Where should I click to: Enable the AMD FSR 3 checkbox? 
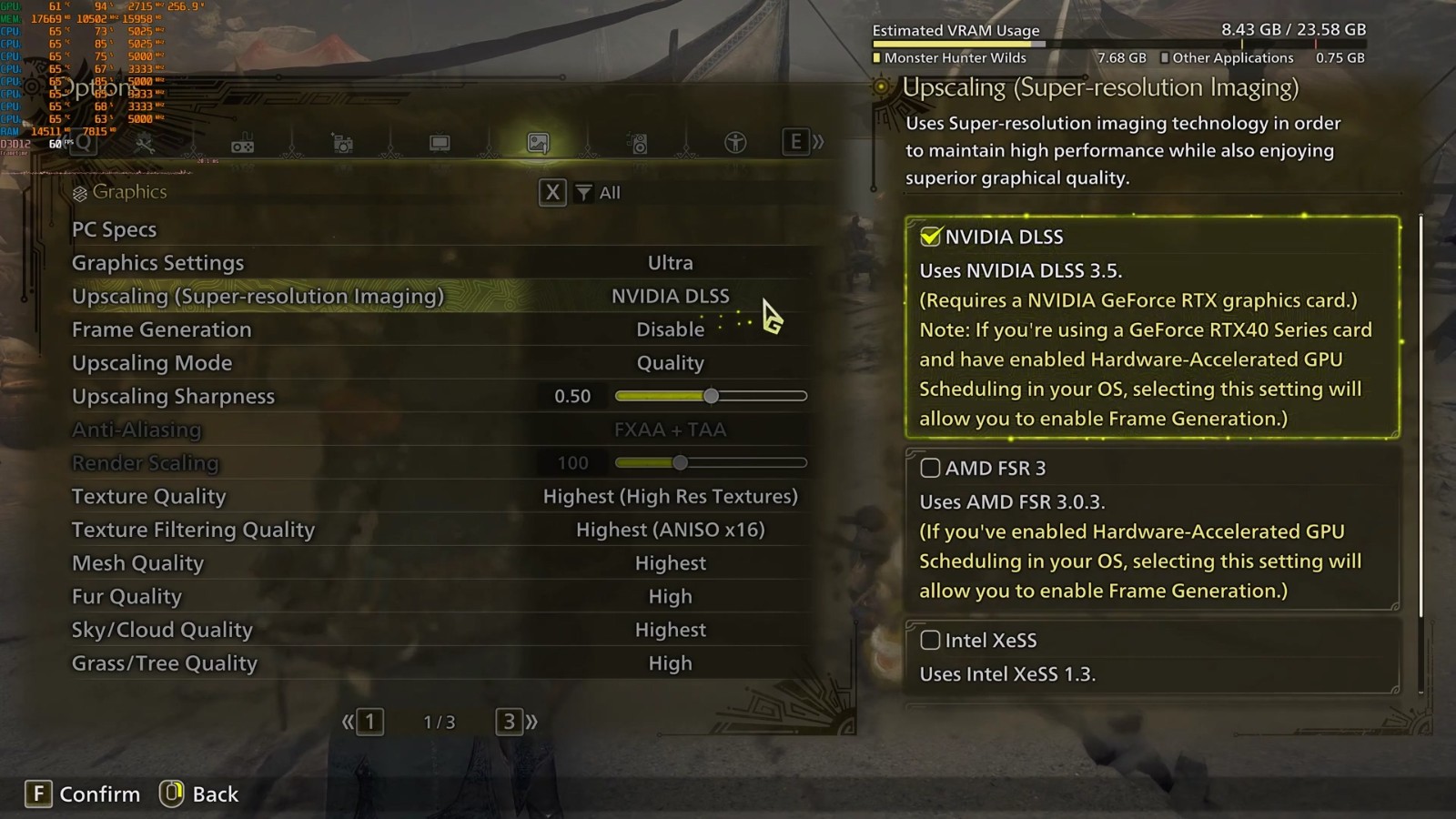pos(930,467)
